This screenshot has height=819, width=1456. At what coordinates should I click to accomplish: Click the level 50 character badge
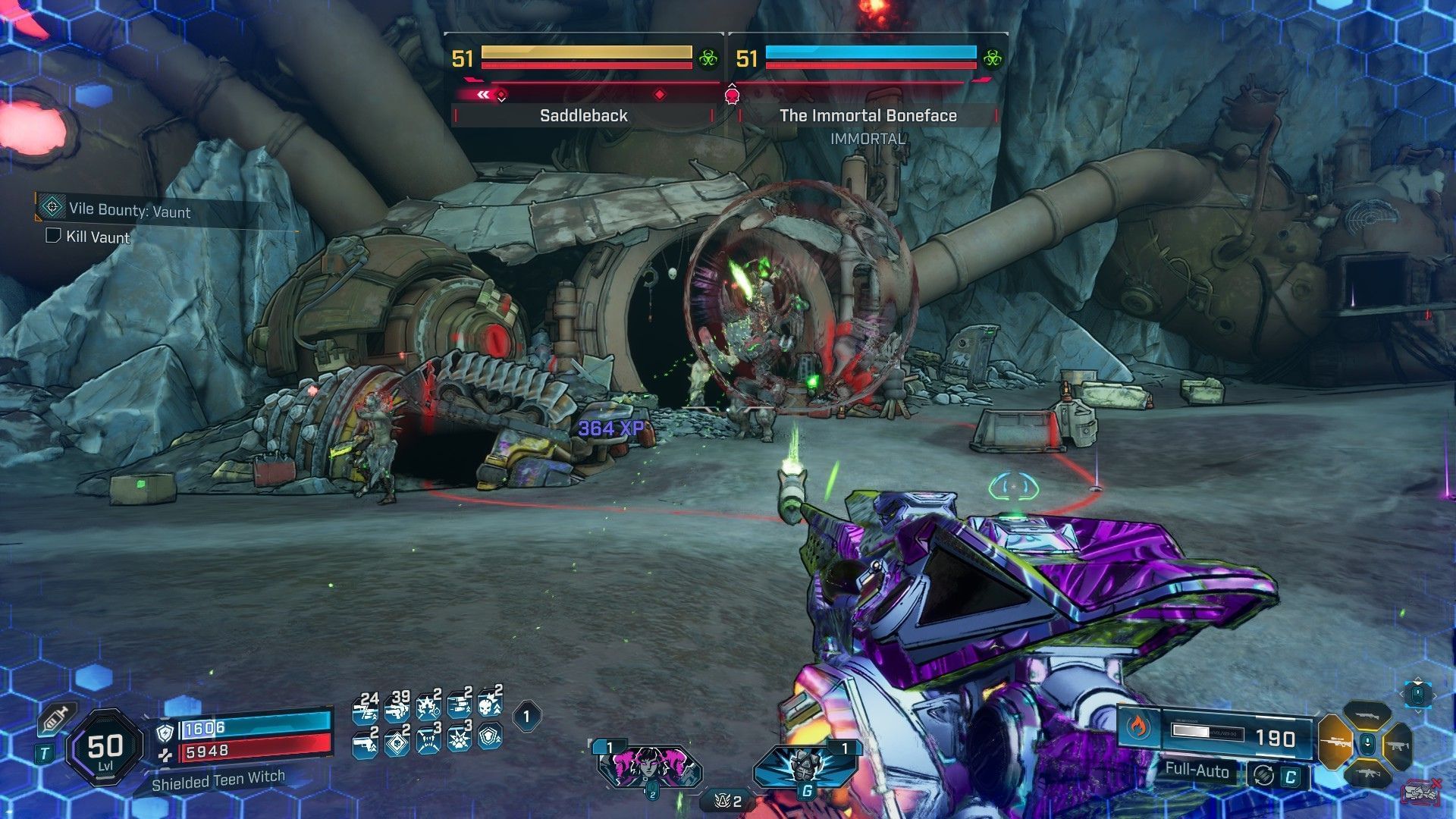point(105,748)
